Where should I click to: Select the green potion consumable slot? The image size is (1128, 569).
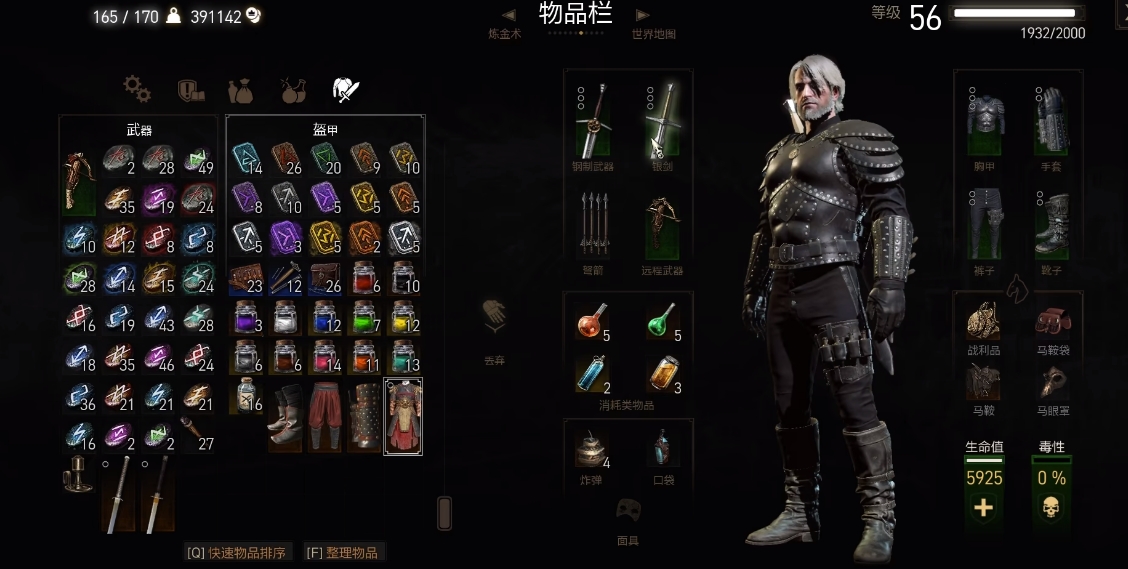658,322
